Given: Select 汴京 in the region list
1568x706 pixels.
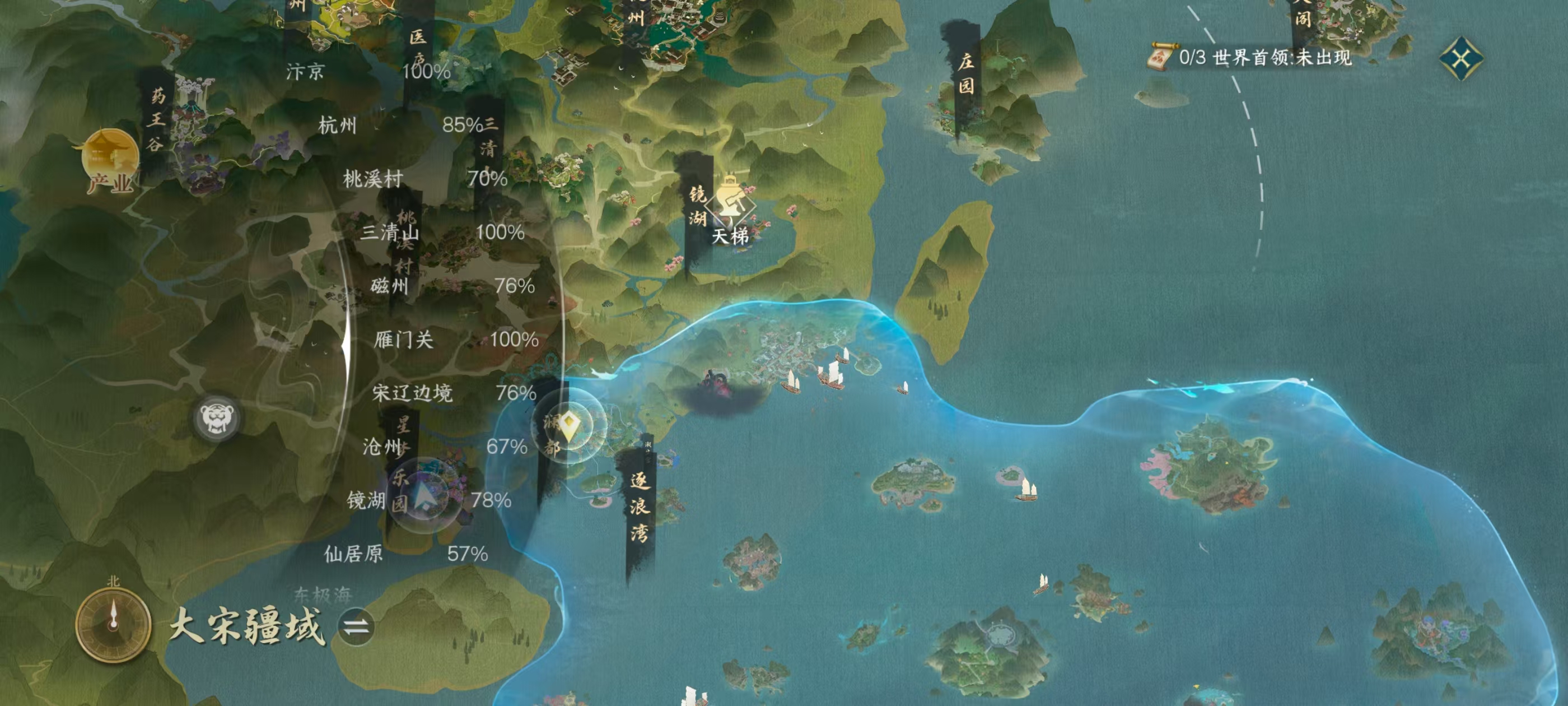Looking at the screenshot, I should (306, 72).
